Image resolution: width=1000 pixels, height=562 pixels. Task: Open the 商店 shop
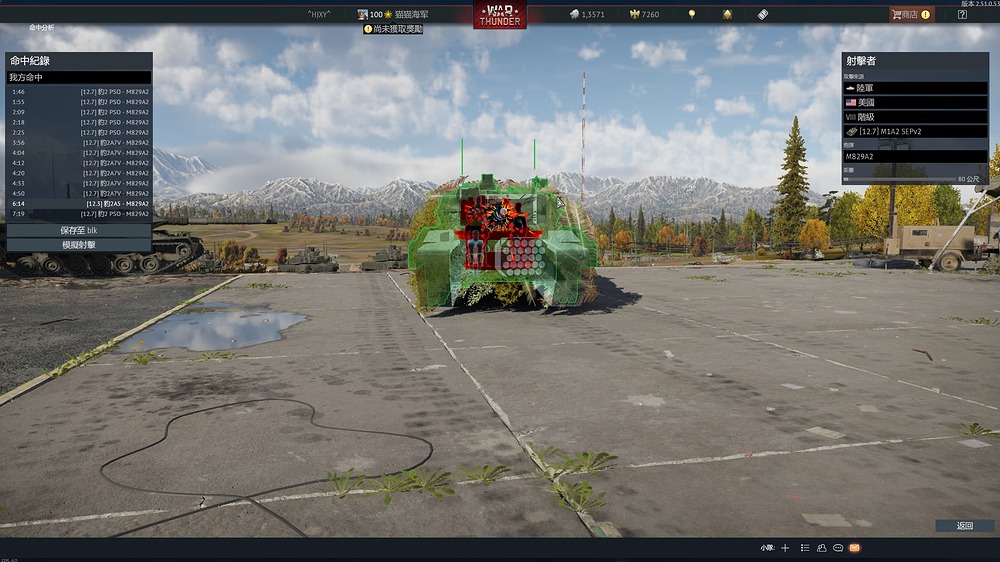pos(911,15)
